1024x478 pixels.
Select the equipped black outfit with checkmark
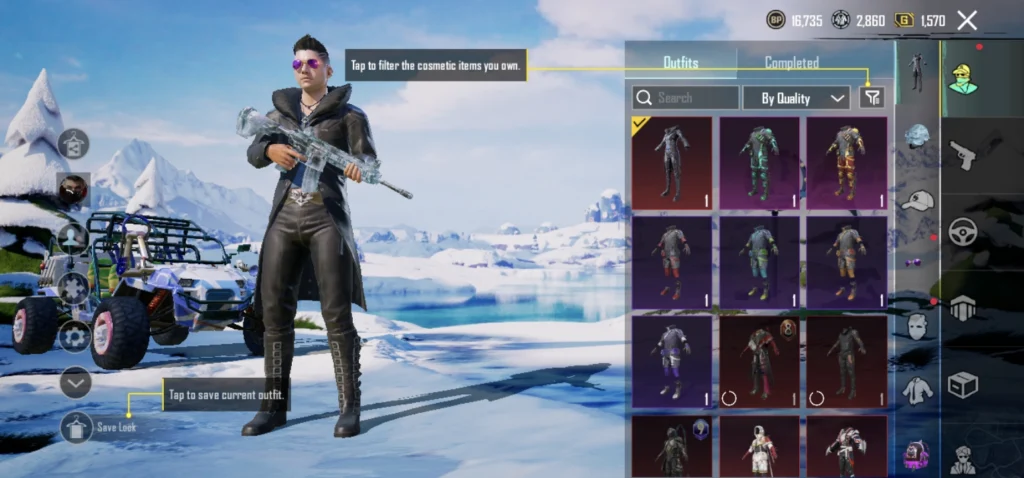tap(671, 162)
